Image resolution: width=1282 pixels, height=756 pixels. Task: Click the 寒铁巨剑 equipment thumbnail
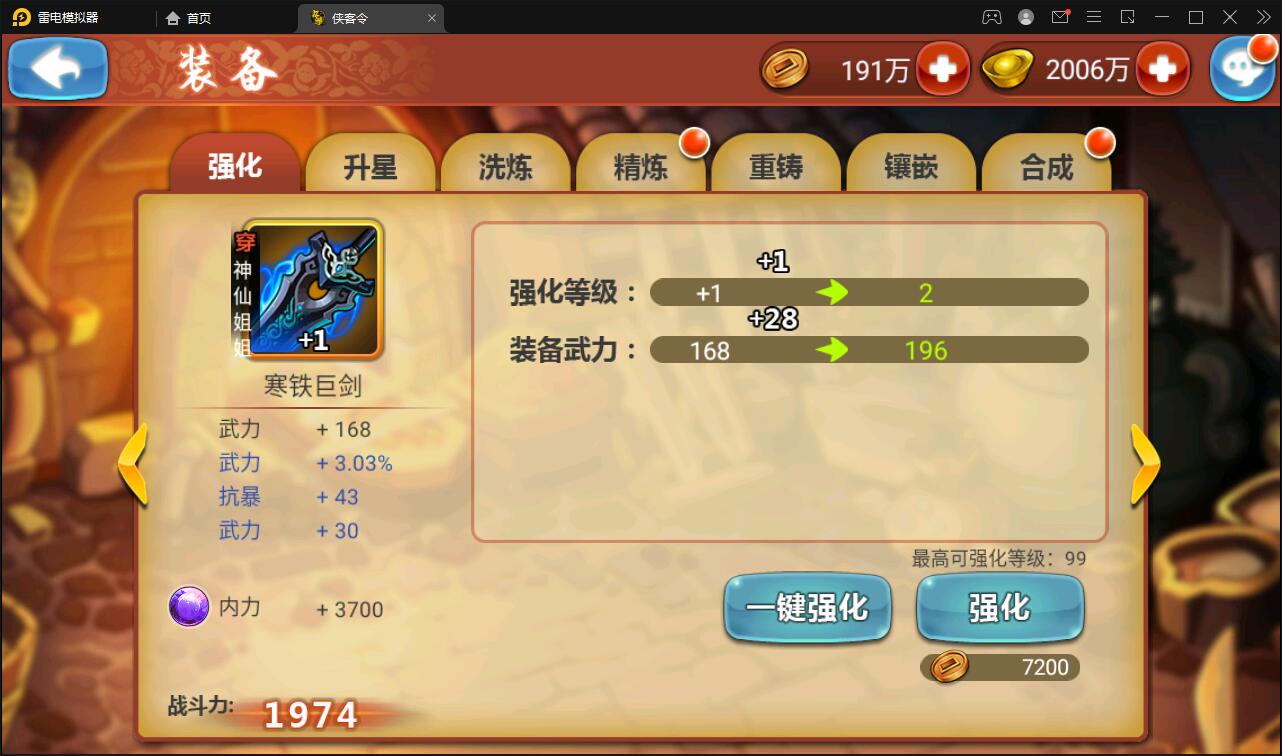pos(315,290)
